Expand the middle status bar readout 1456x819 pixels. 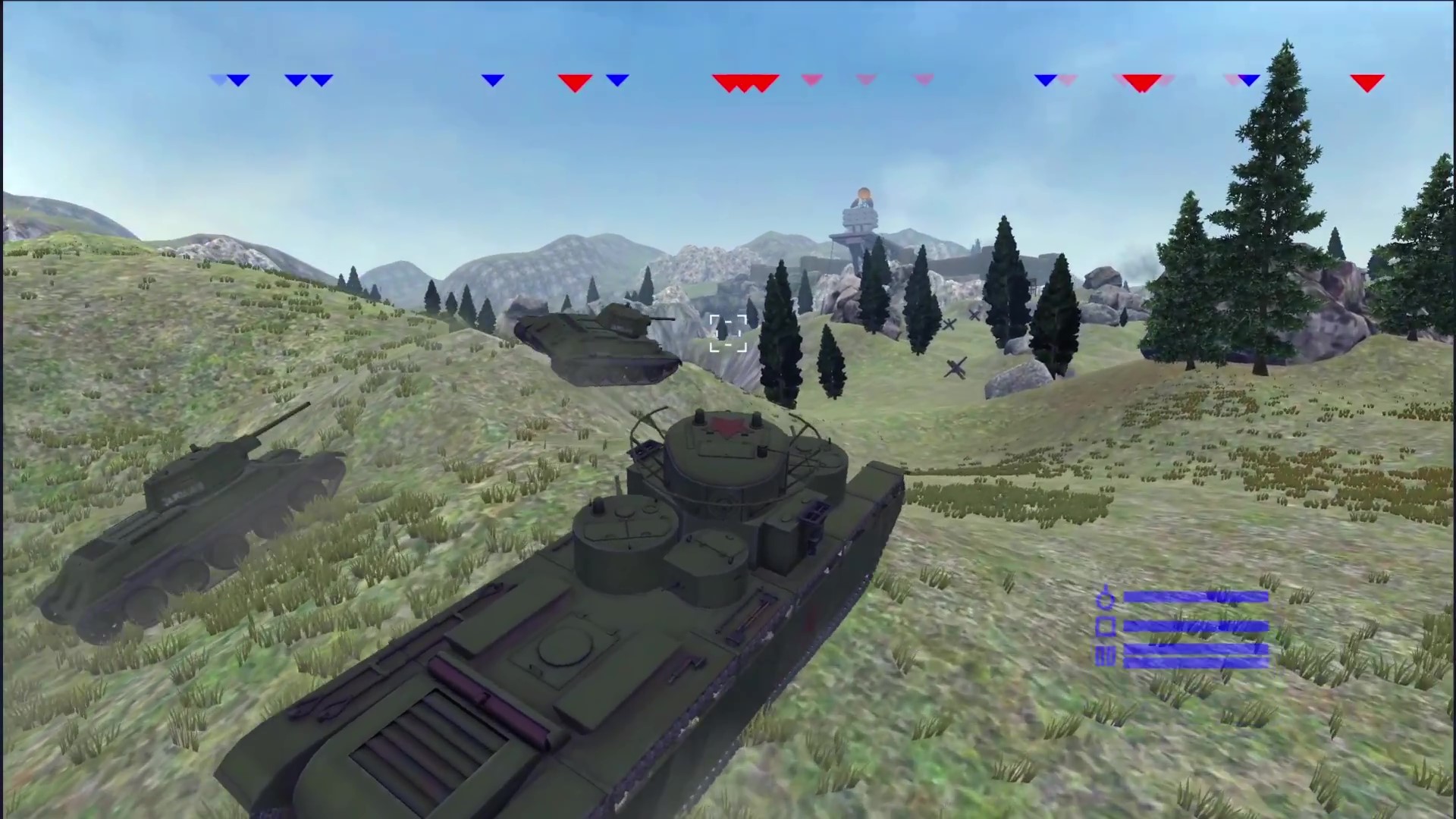coord(1198,626)
